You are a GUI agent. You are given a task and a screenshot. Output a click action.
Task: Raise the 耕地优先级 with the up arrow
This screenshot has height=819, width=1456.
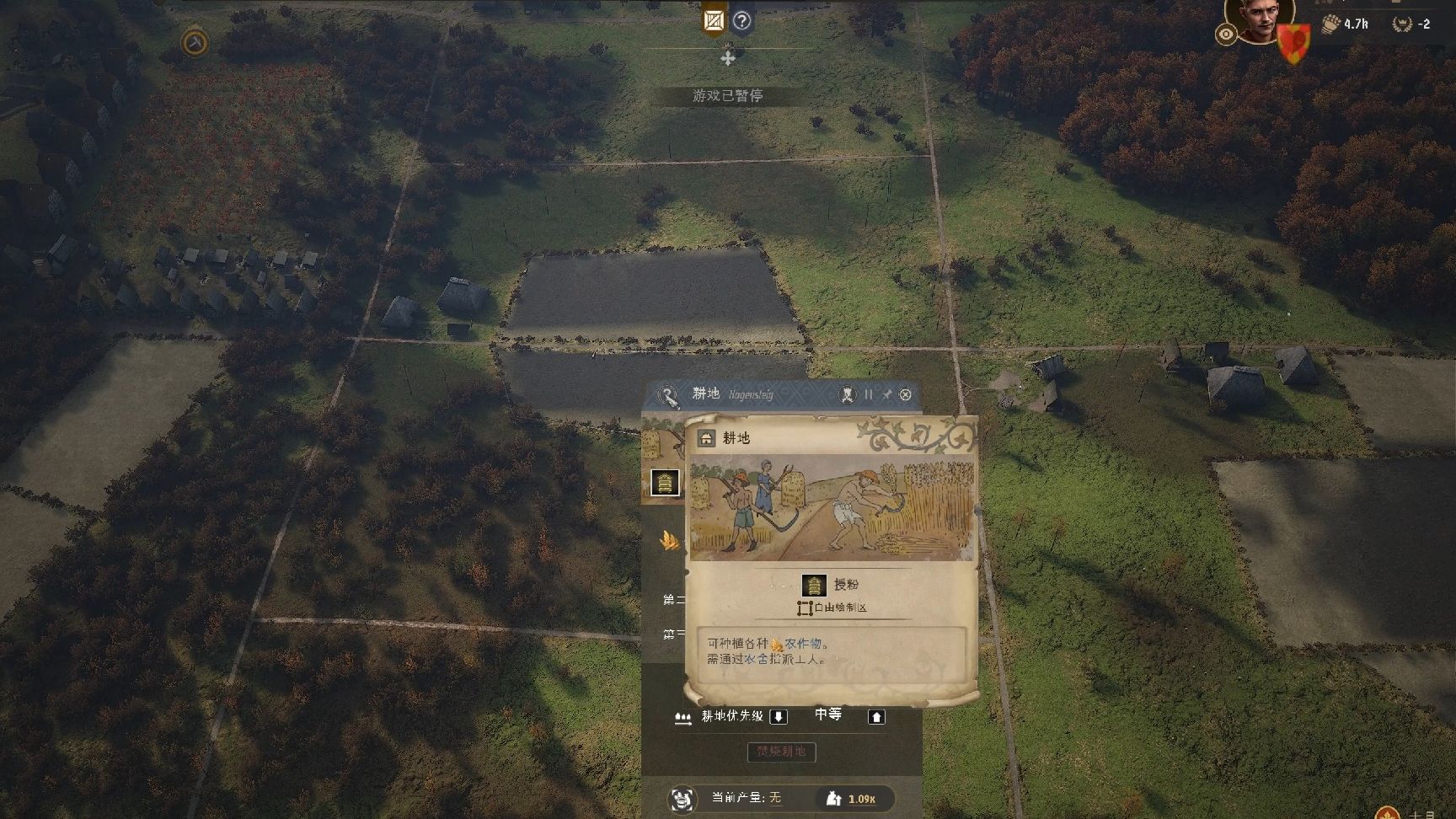click(876, 717)
